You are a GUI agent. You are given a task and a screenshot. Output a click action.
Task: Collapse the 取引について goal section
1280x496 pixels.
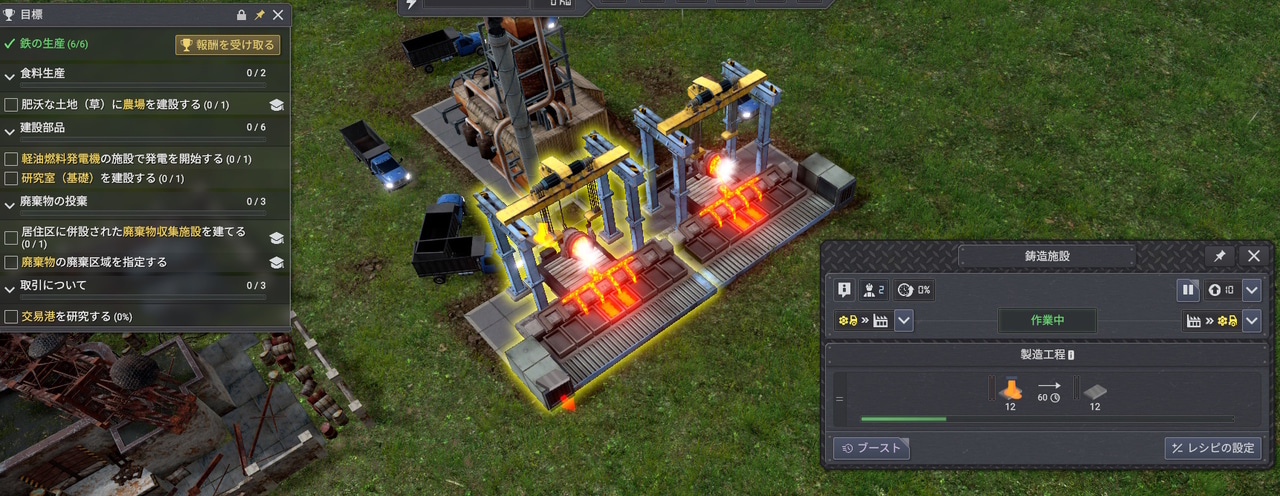[10, 287]
